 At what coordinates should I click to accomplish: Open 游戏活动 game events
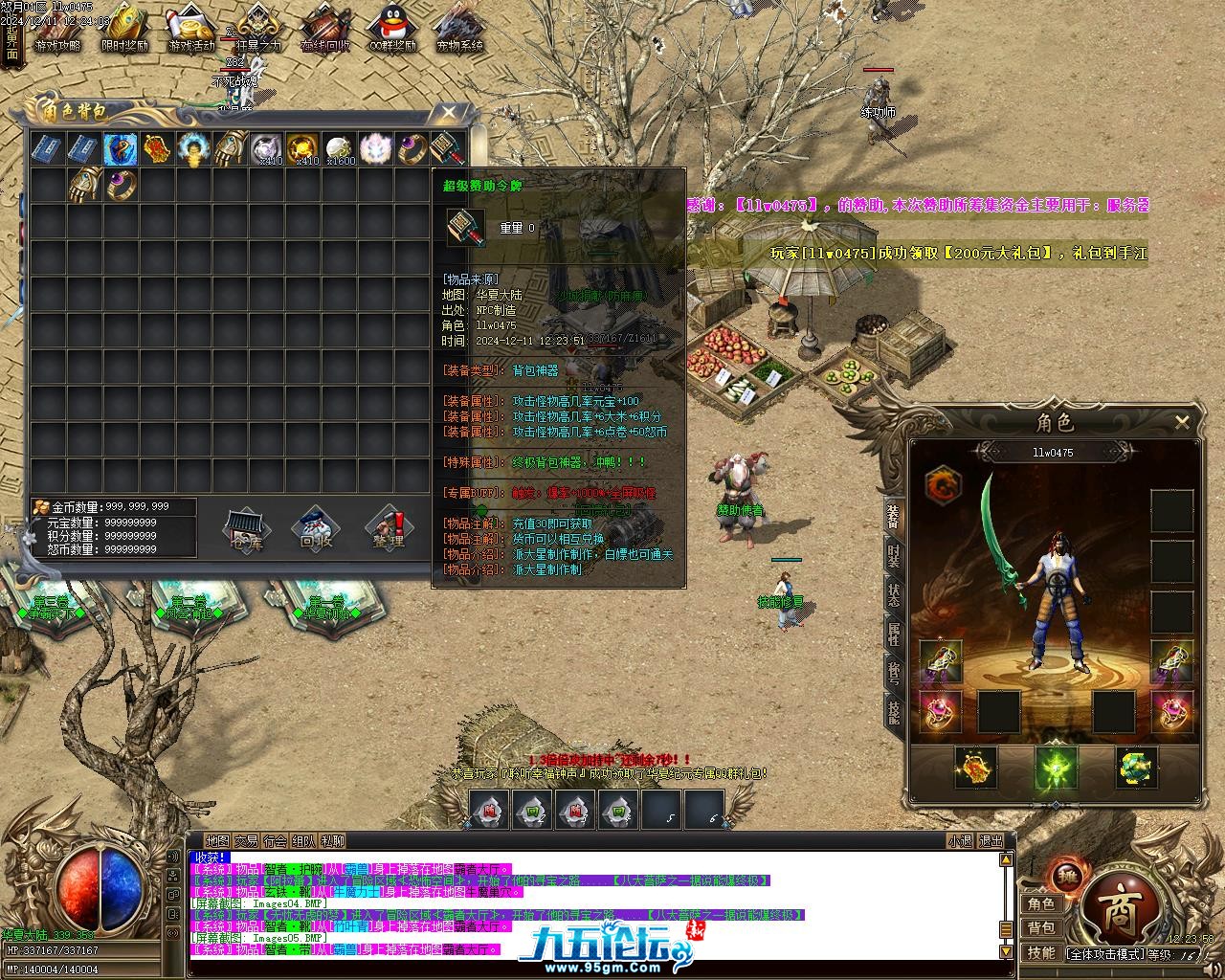coord(191,30)
